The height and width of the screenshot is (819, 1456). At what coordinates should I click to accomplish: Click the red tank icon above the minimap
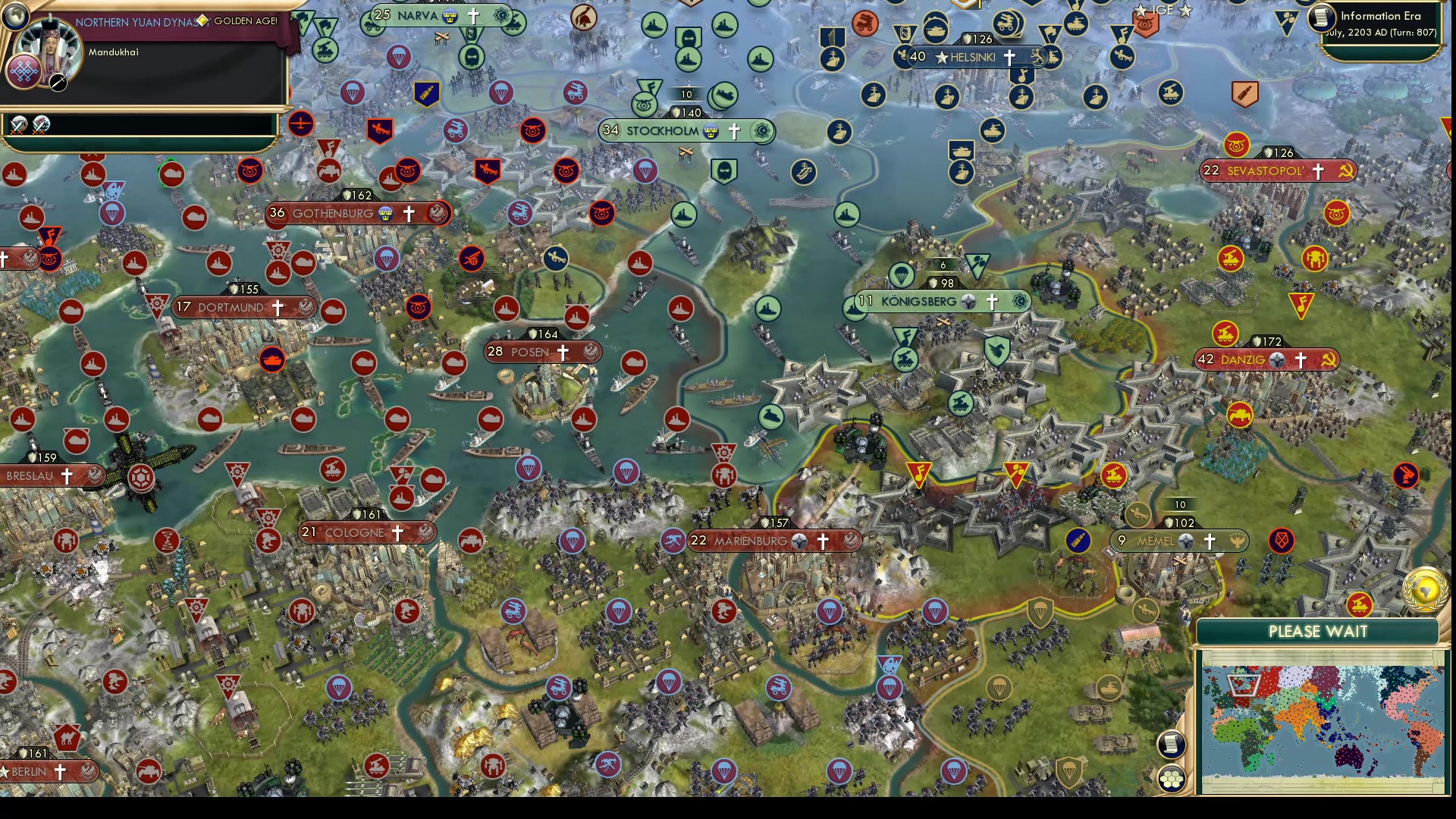(1359, 605)
